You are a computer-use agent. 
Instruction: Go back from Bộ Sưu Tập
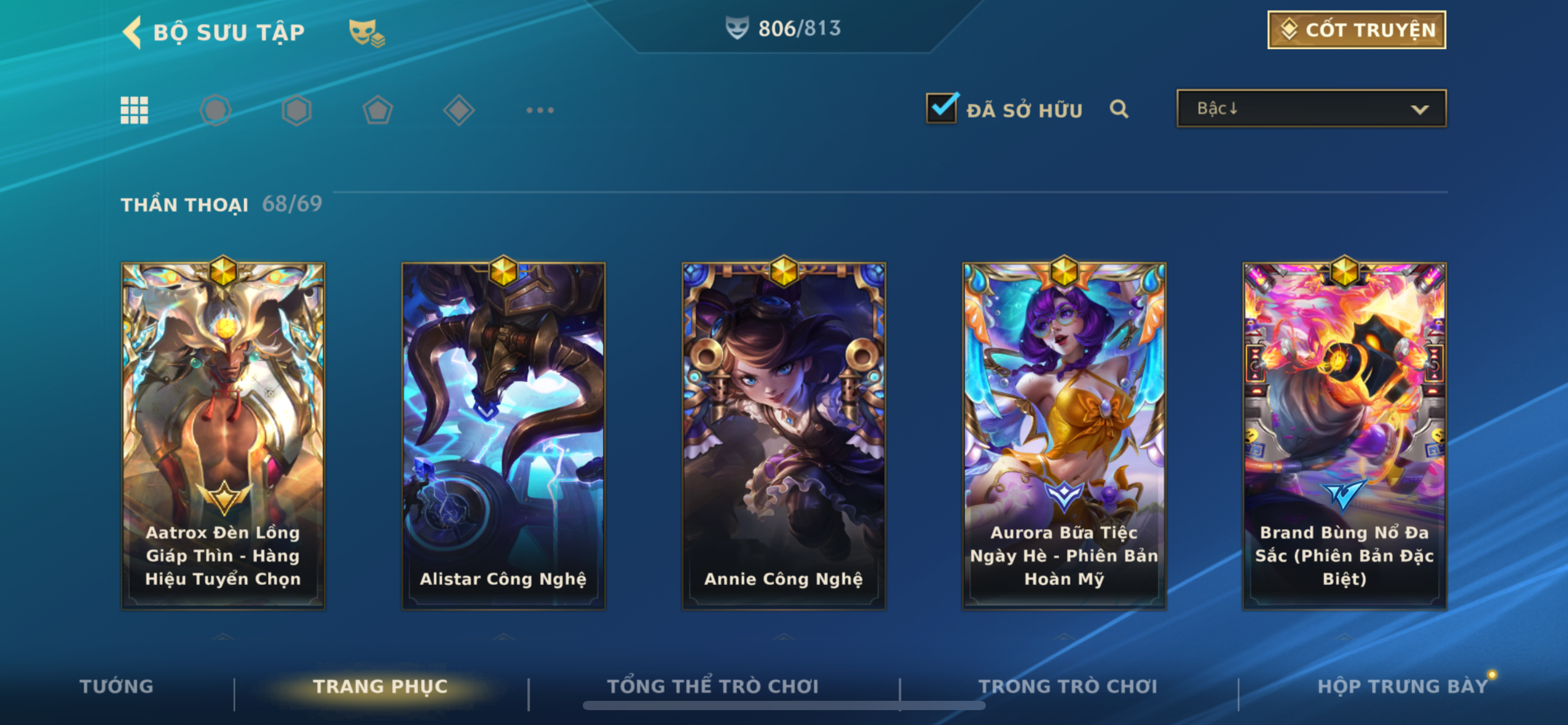click(133, 32)
